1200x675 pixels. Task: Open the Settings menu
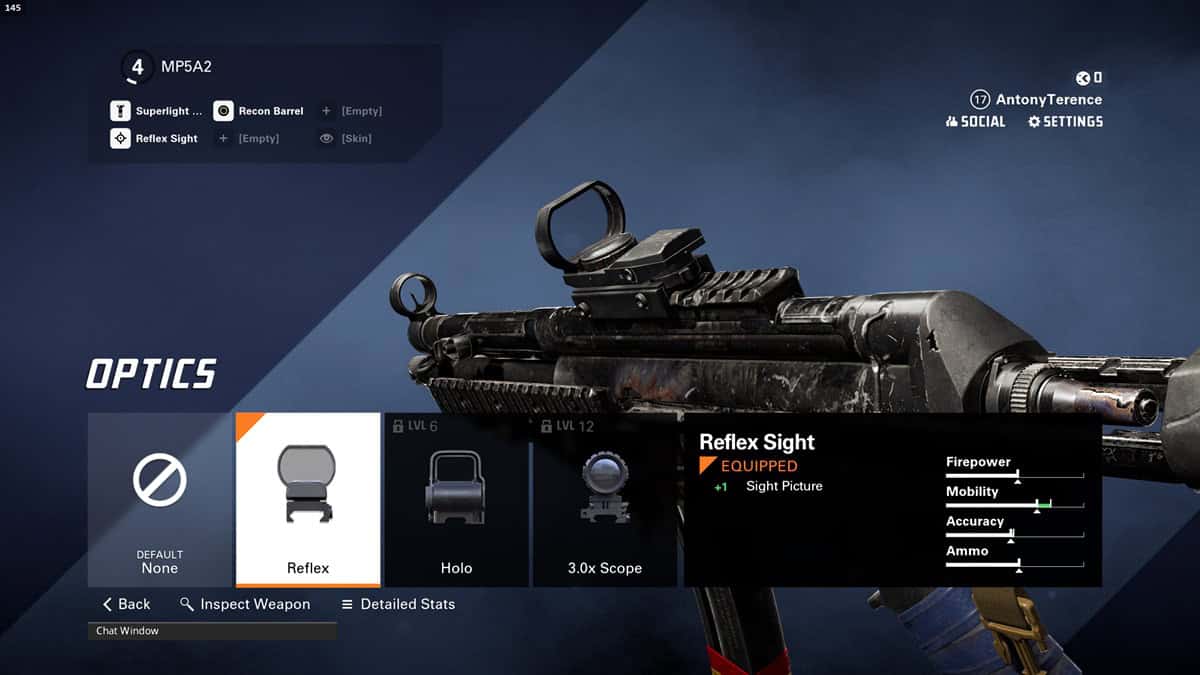coord(1065,121)
